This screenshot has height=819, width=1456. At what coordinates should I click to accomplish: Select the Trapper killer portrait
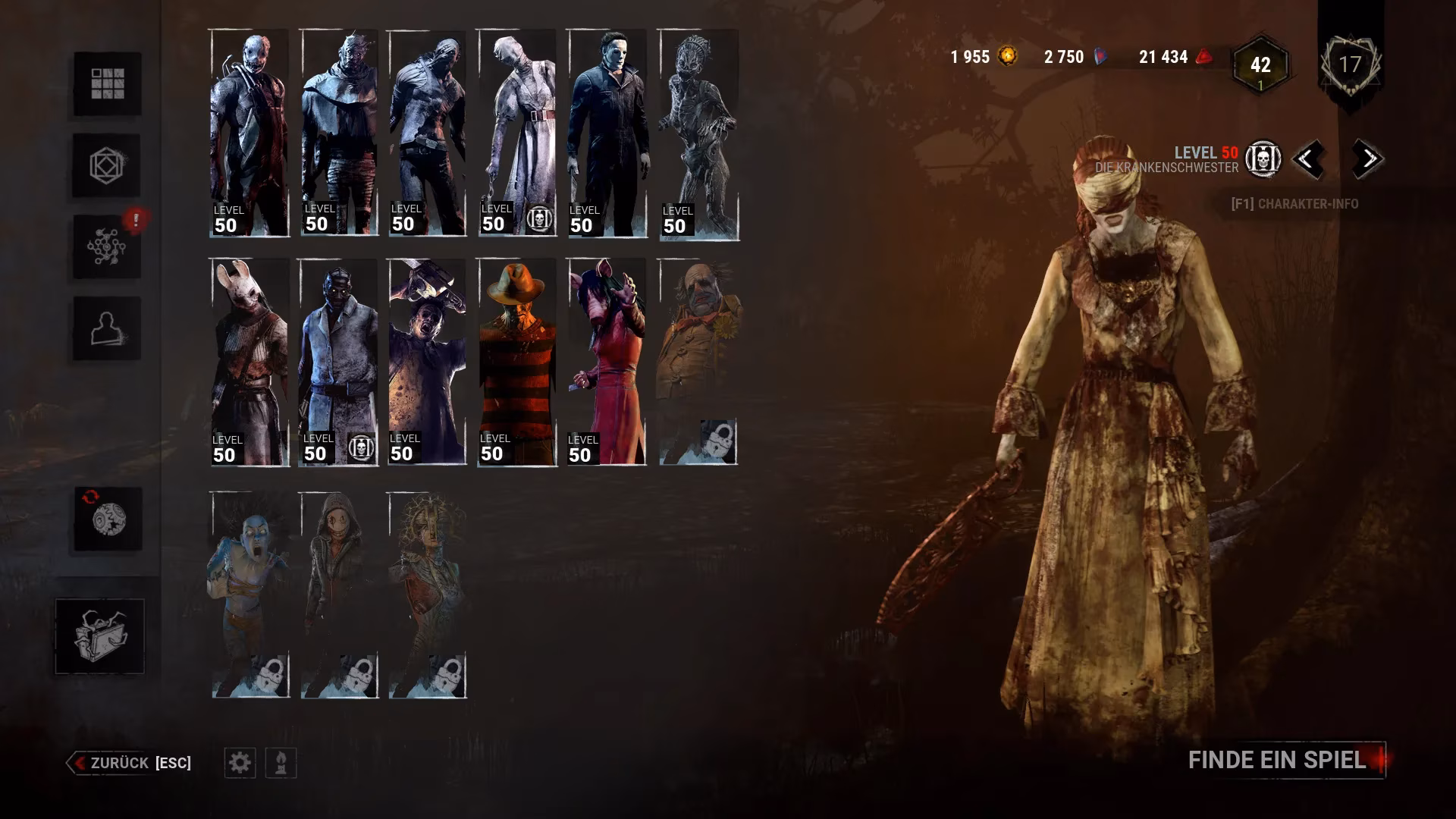coord(248,129)
